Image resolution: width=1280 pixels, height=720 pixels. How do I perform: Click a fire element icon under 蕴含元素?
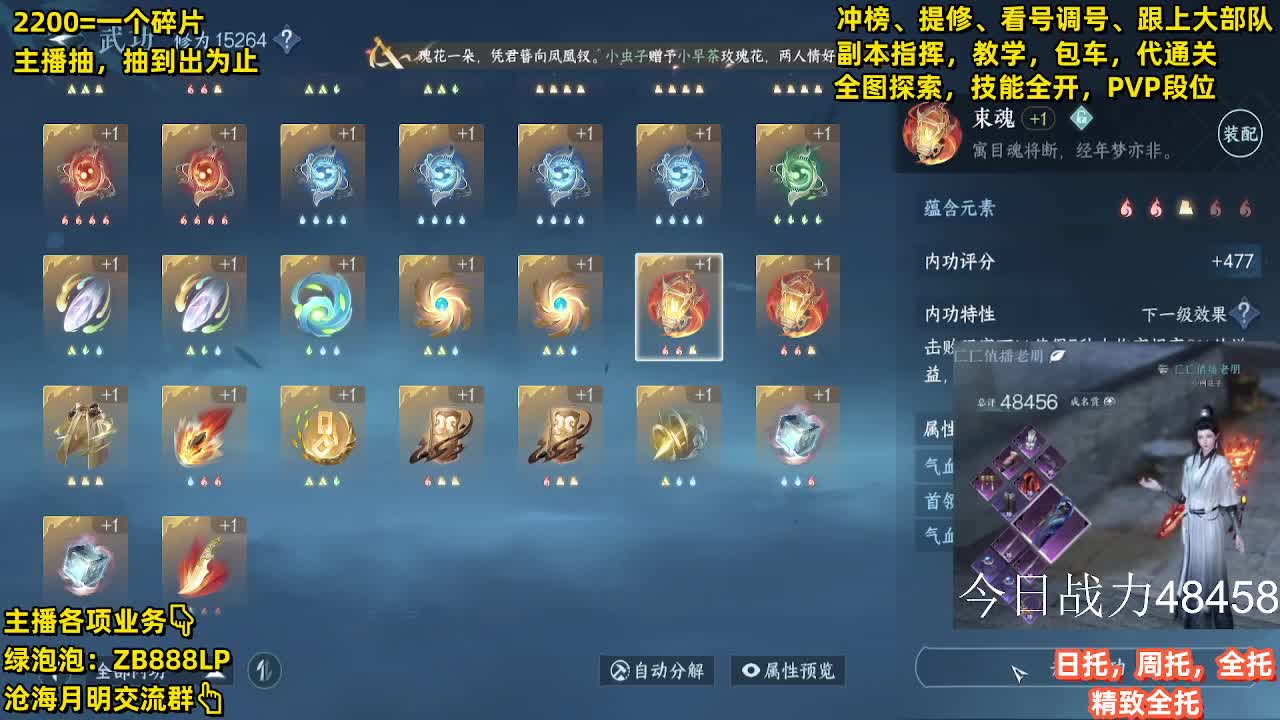click(x=1127, y=208)
